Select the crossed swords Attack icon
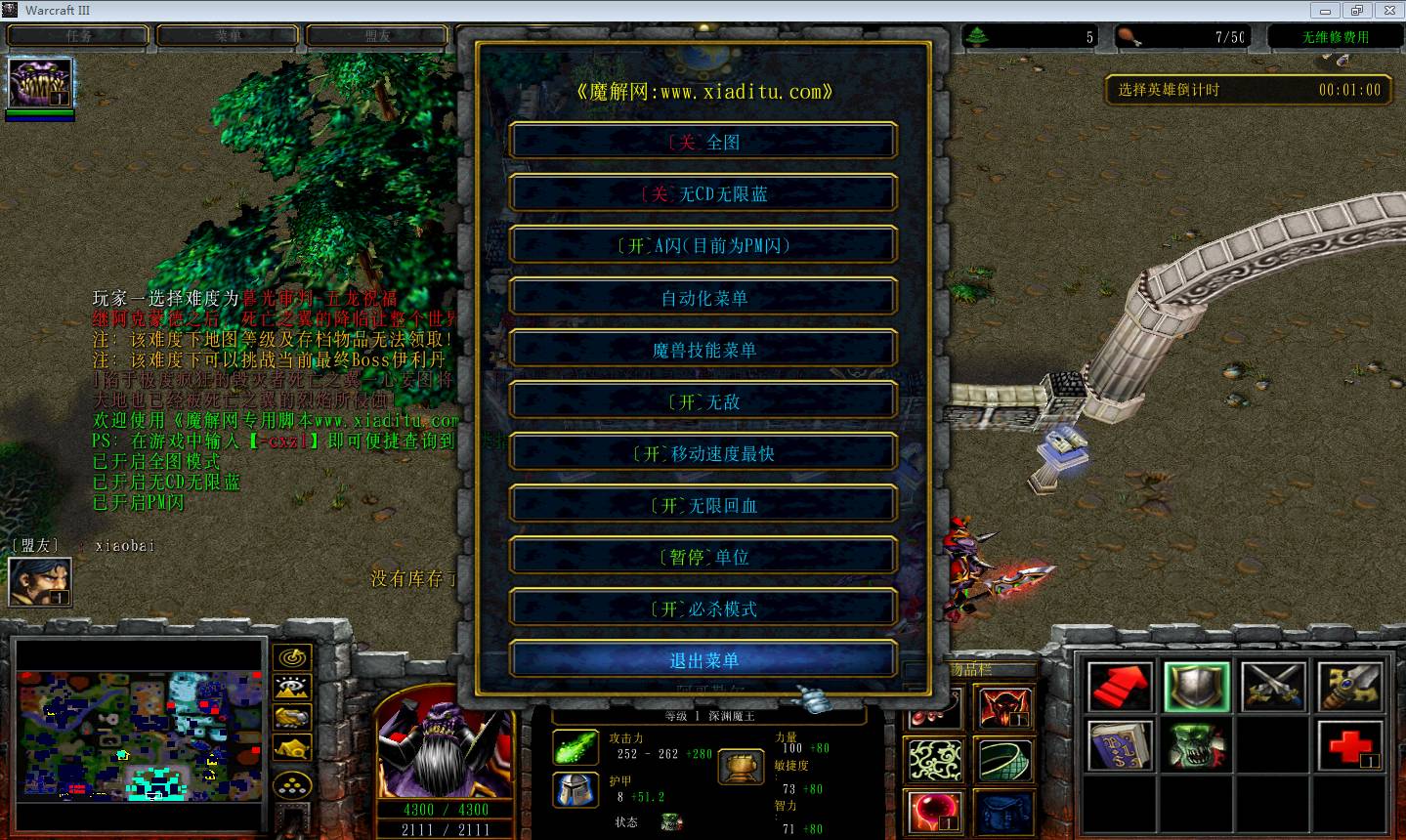The image size is (1406, 840). [x=1273, y=687]
